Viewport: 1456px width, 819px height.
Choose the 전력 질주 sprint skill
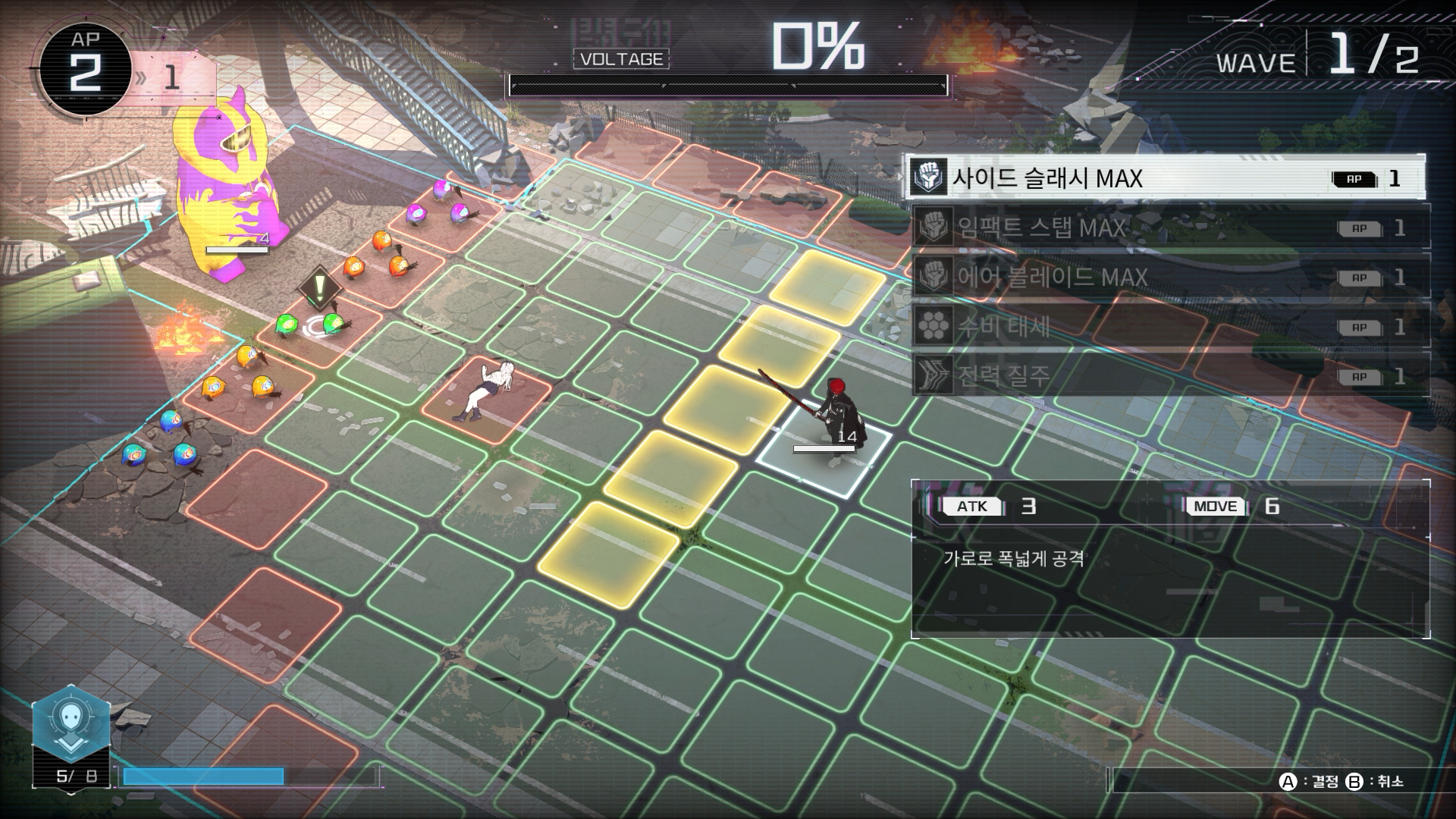click(x=1170, y=376)
